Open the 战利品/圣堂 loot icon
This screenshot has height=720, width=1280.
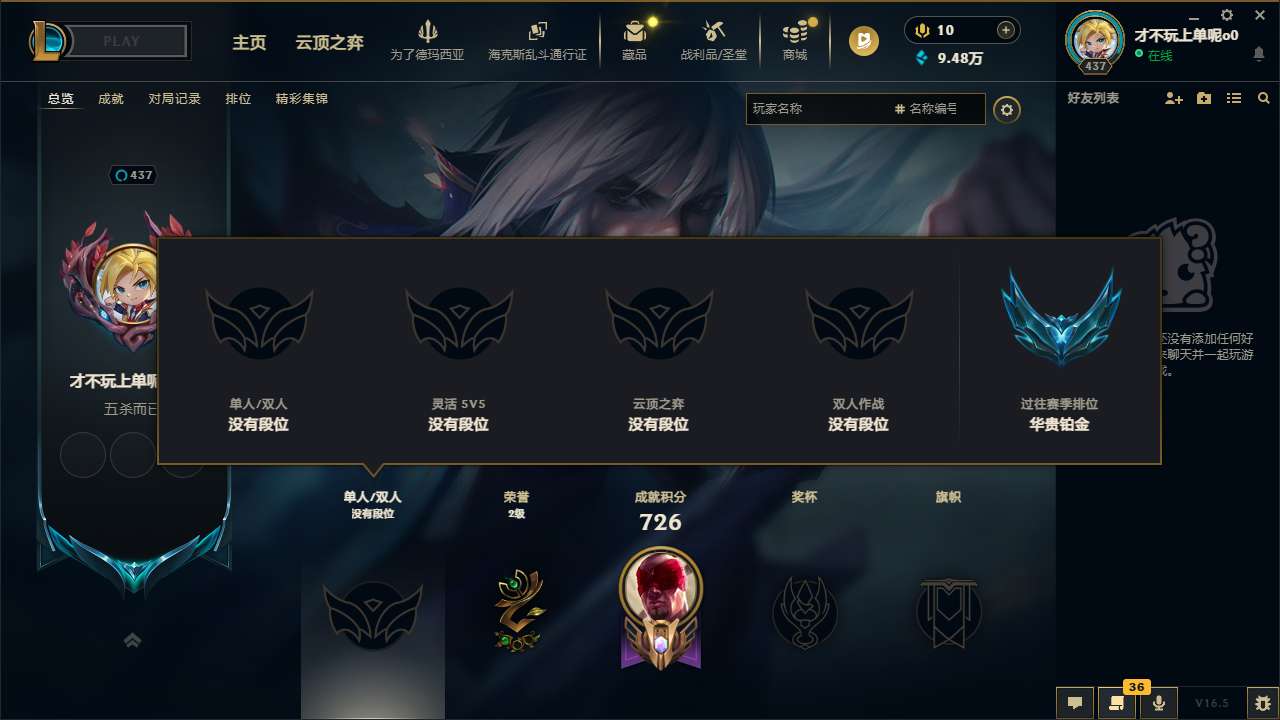713,32
